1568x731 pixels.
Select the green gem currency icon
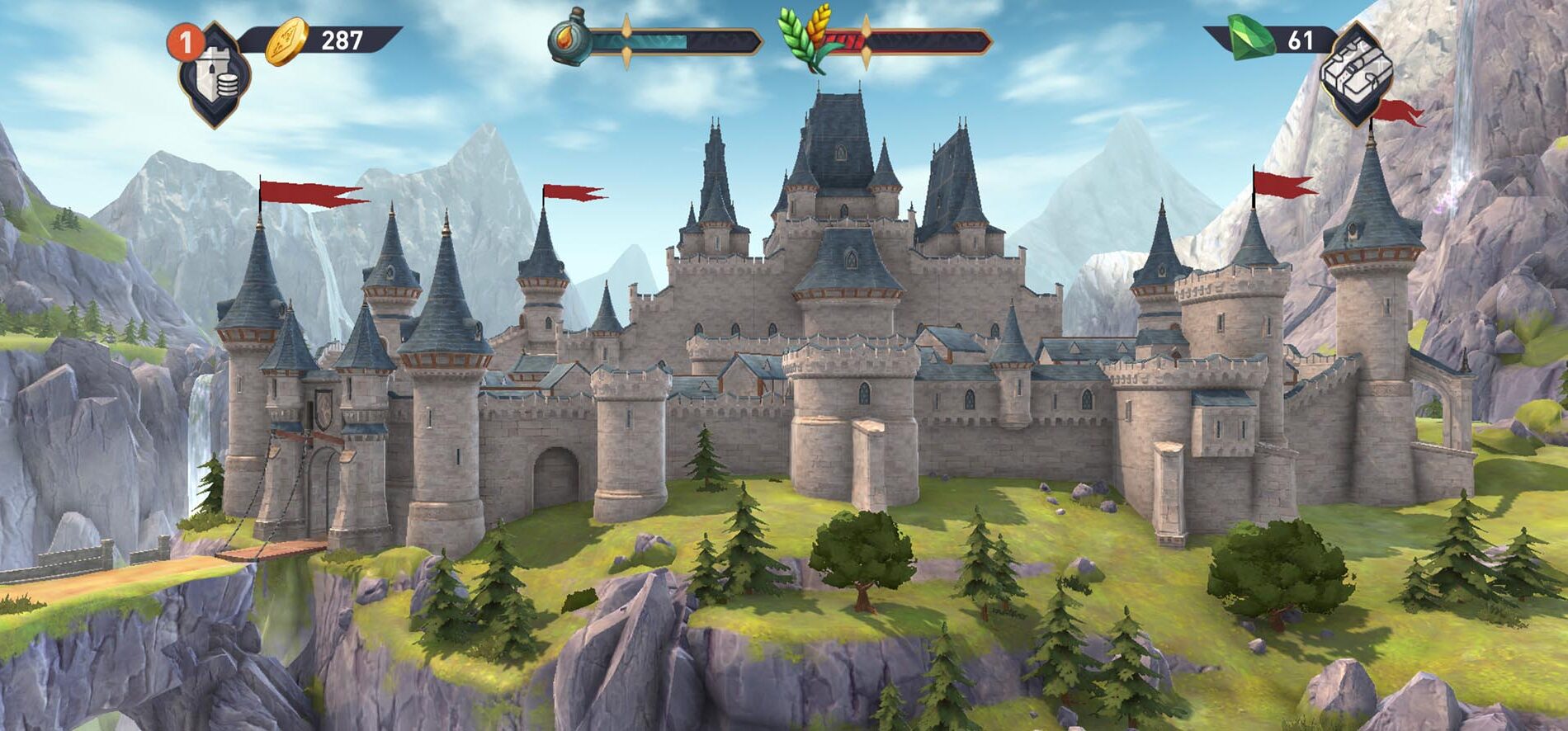(x=1252, y=36)
